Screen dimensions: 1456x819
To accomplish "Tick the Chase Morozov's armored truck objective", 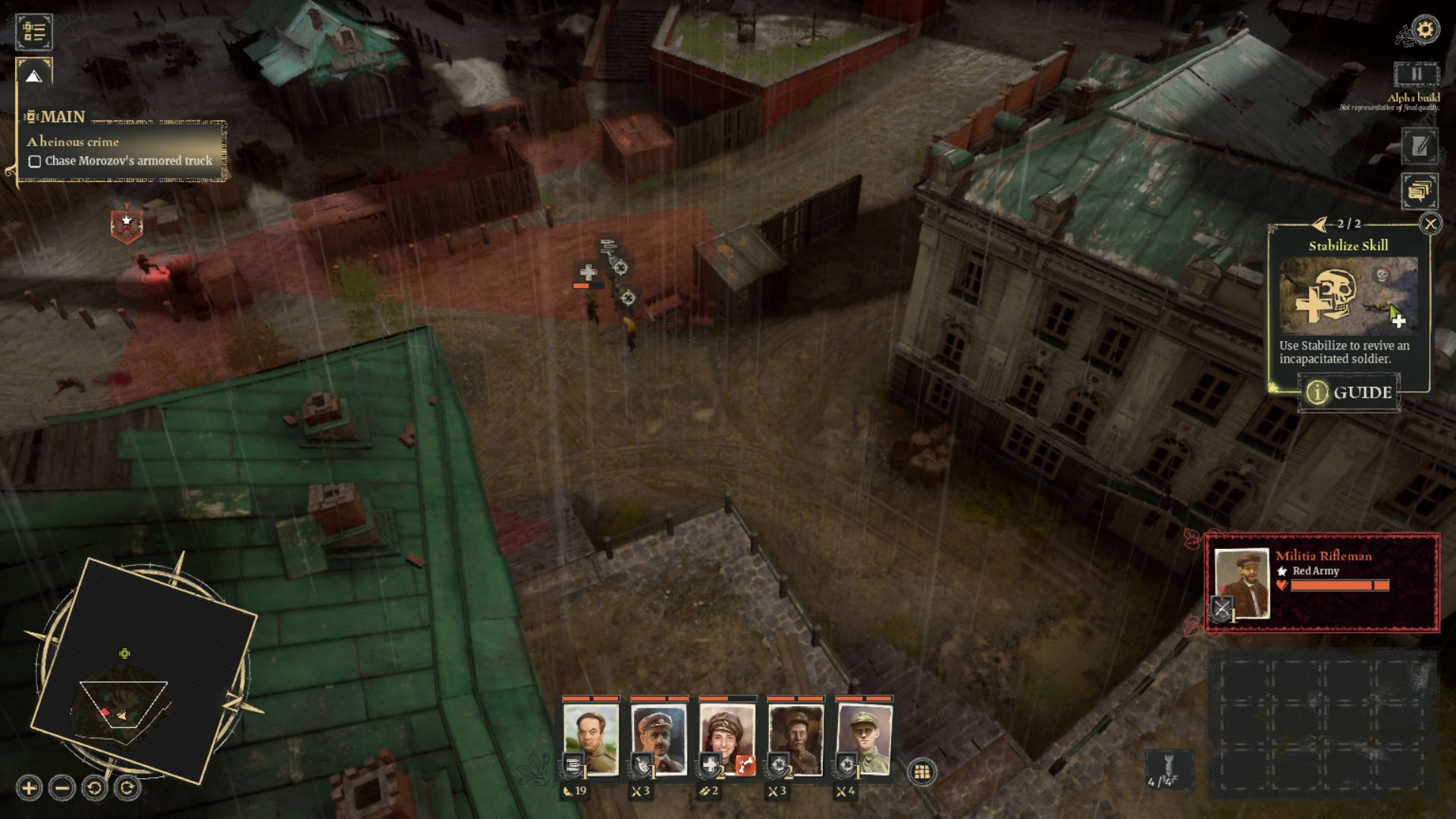I will (35, 162).
